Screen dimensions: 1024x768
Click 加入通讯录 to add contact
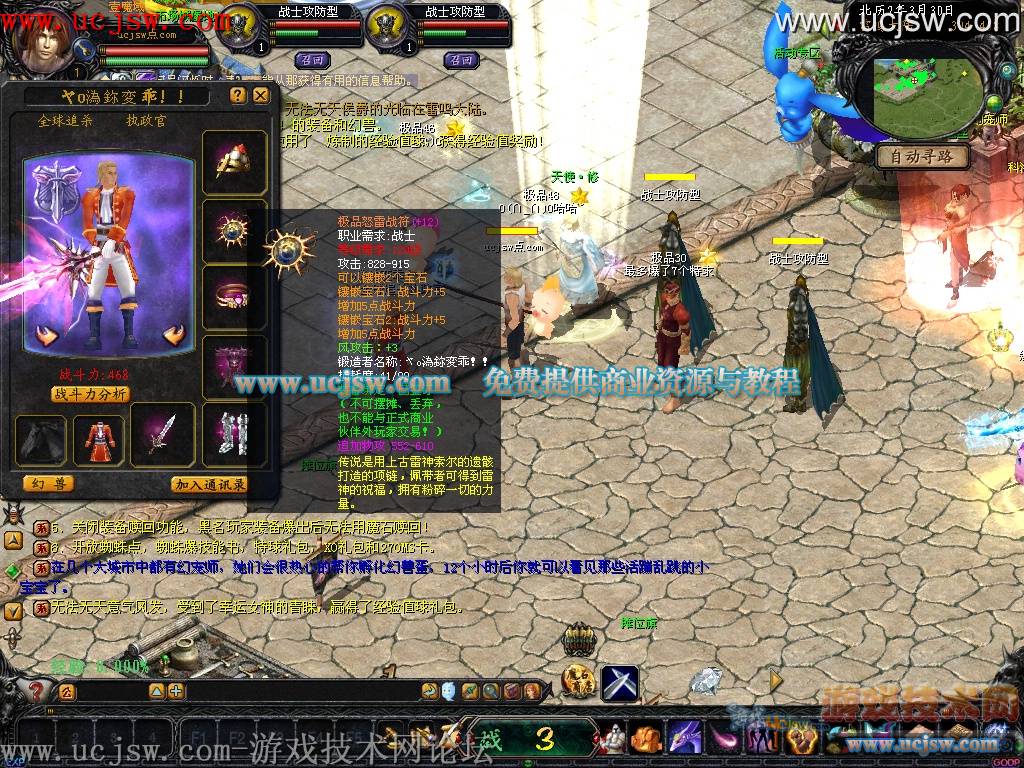point(210,484)
